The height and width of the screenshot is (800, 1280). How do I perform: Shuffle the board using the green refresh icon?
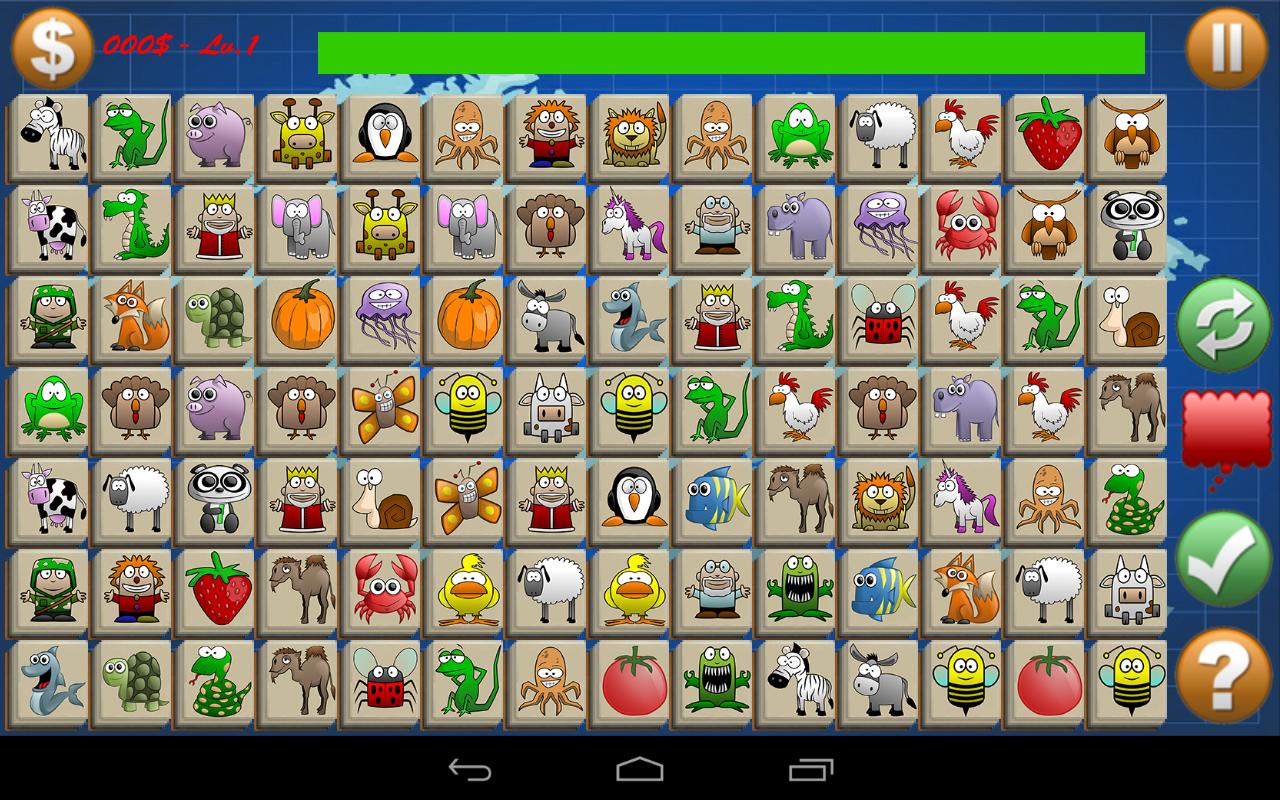point(1224,325)
